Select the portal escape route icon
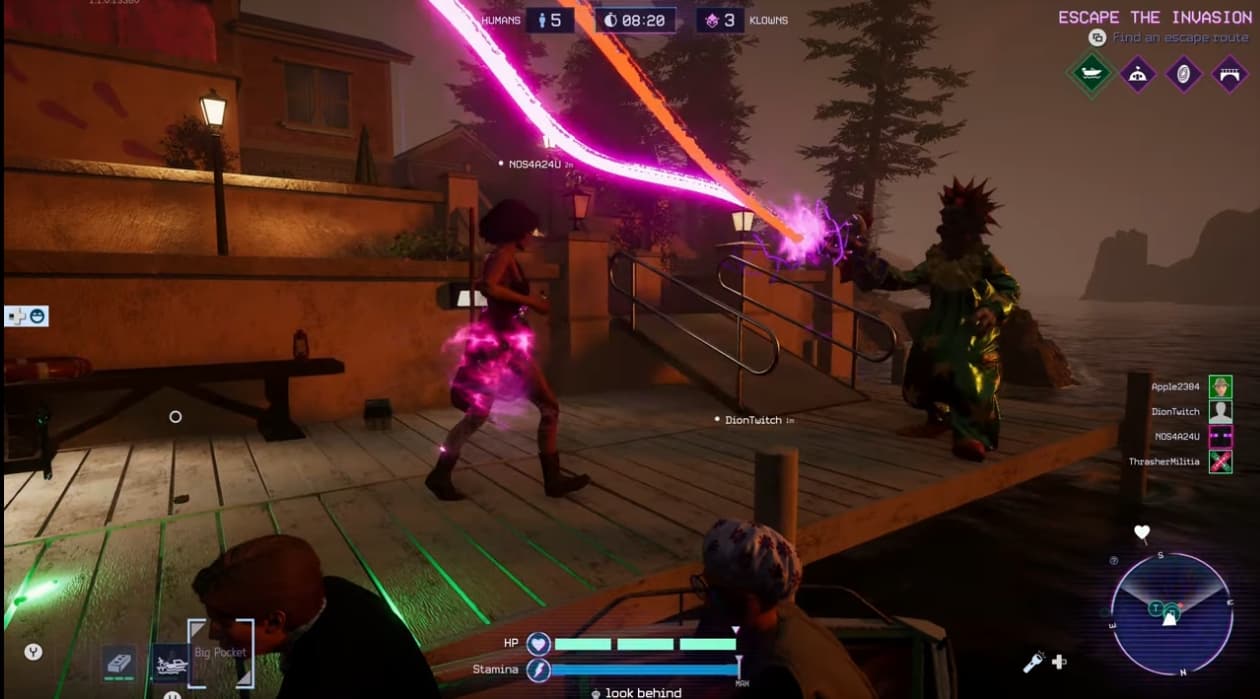 (x=1184, y=74)
